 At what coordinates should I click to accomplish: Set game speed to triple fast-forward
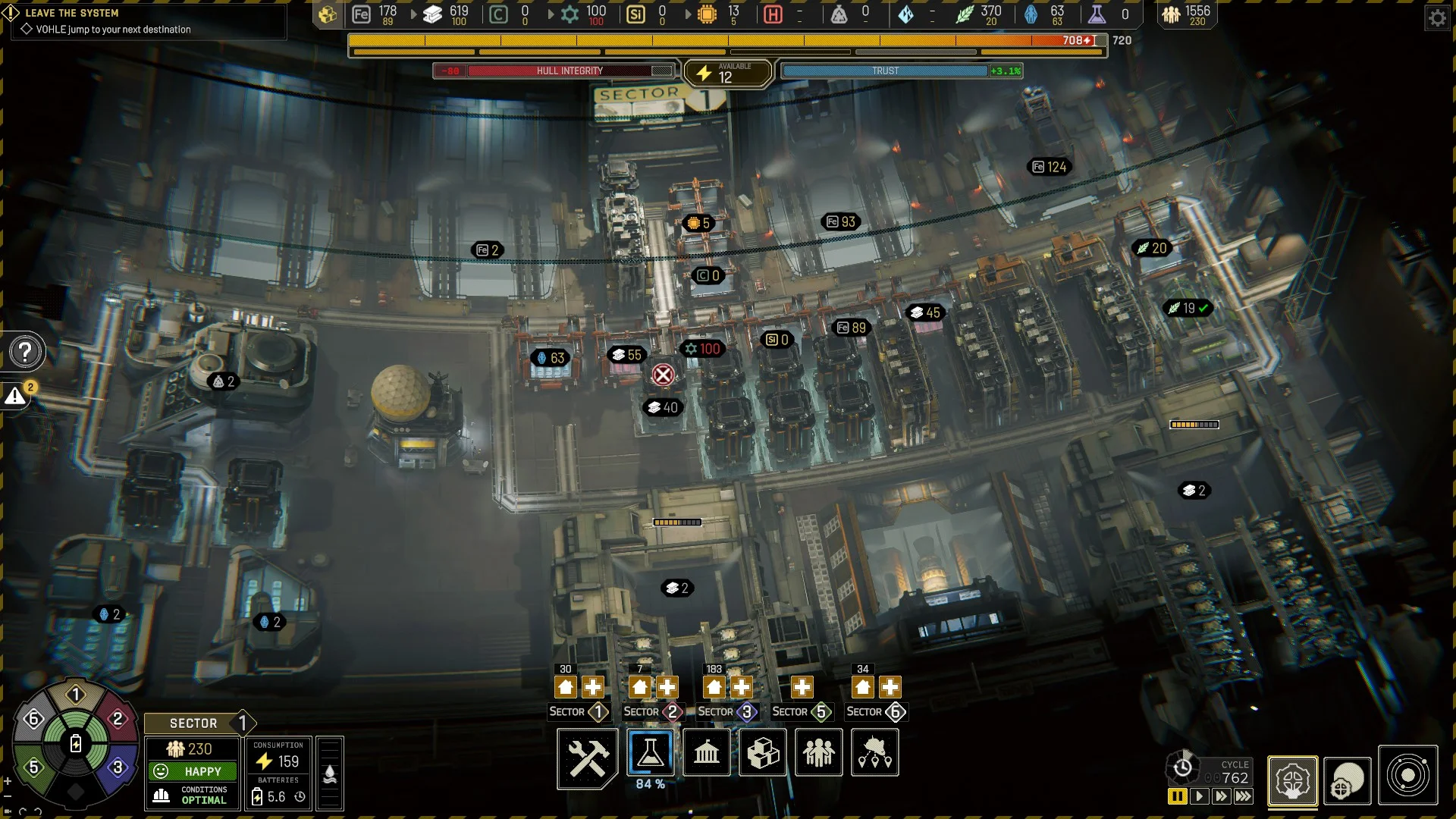(1244, 796)
